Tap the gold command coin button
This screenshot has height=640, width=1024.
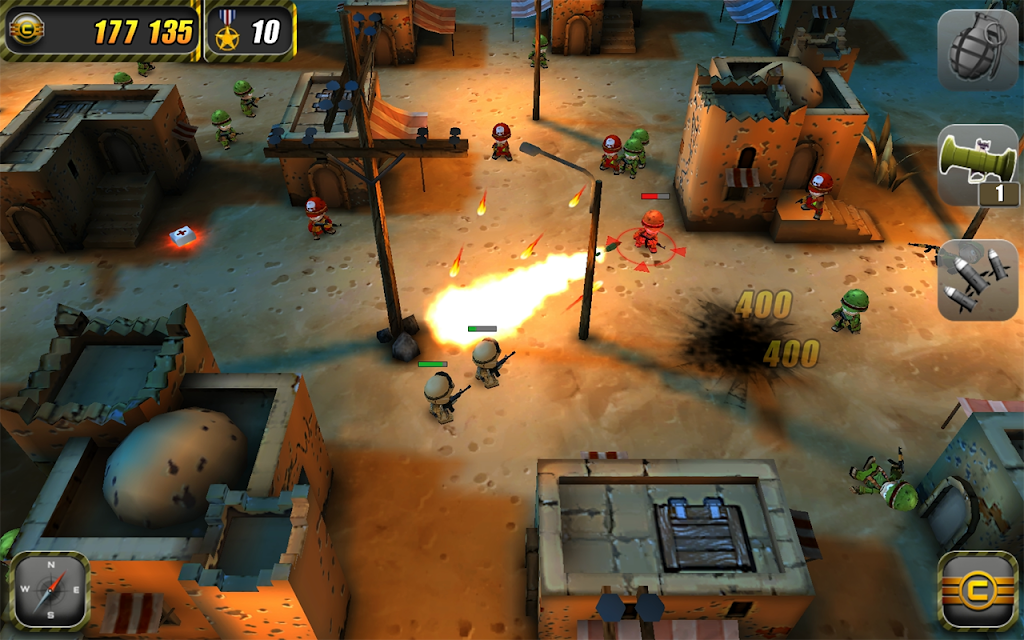tap(977, 590)
